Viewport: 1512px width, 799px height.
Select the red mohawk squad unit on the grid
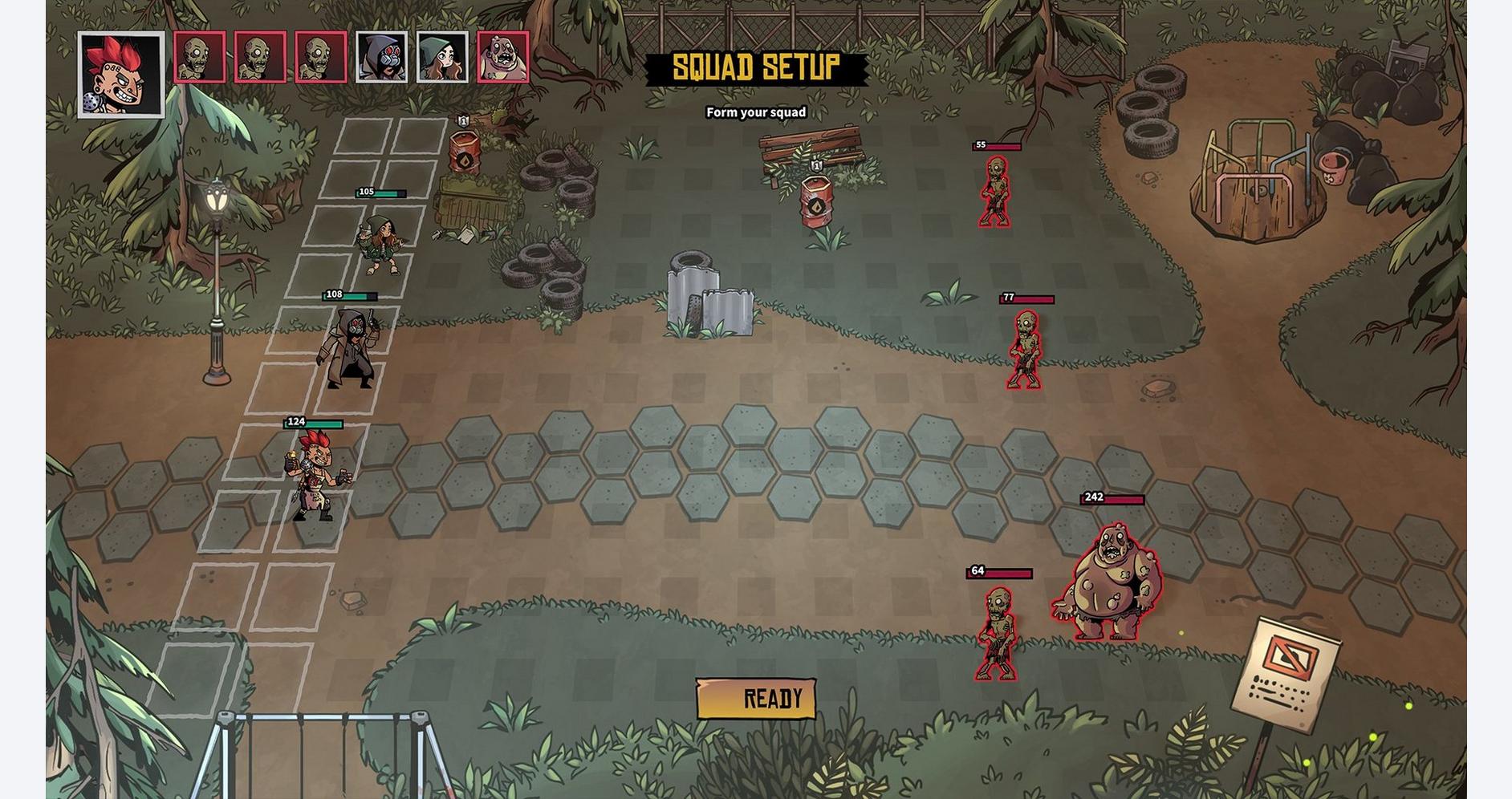(x=318, y=477)
